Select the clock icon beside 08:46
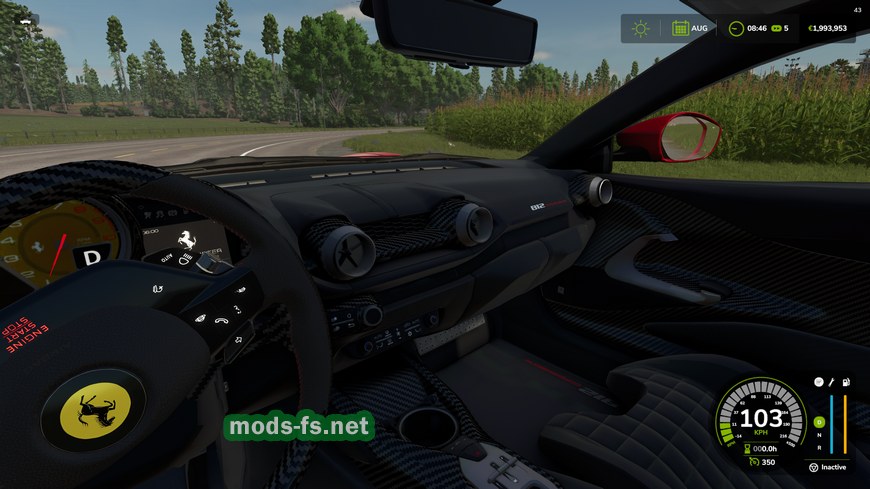The width and height of the screenshot is (870, 489). point(736,28)
